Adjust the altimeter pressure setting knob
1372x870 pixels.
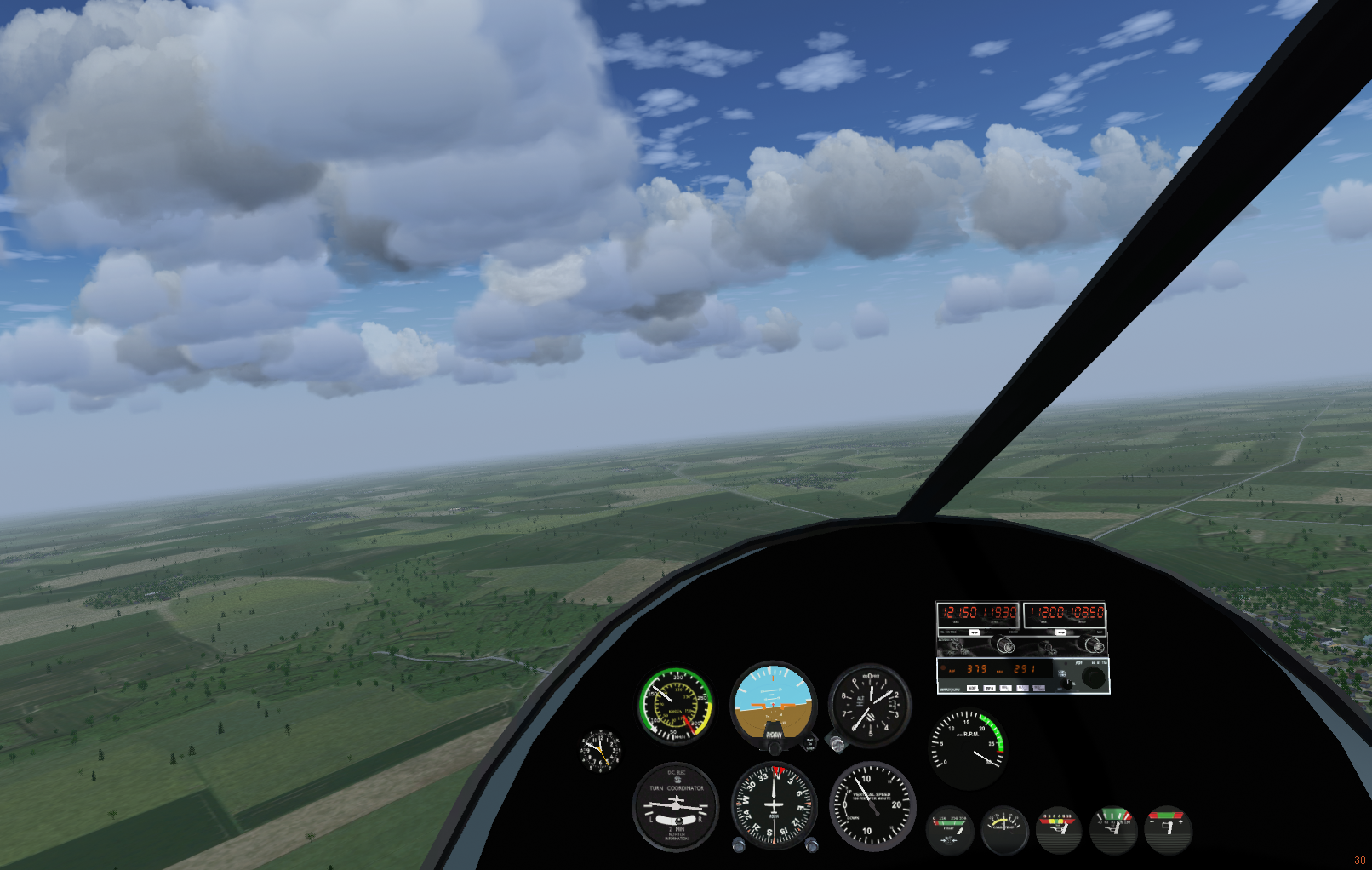point(837,746)
